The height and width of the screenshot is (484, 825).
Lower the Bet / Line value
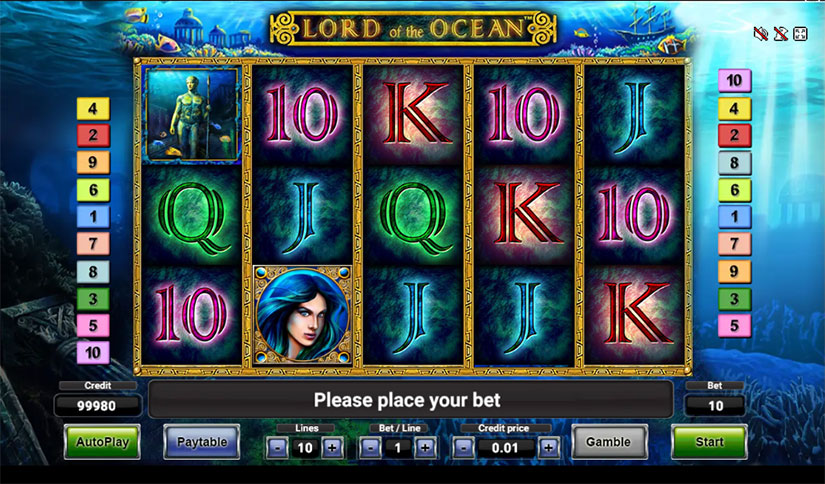pyautogui.click(x=370, y=448)
